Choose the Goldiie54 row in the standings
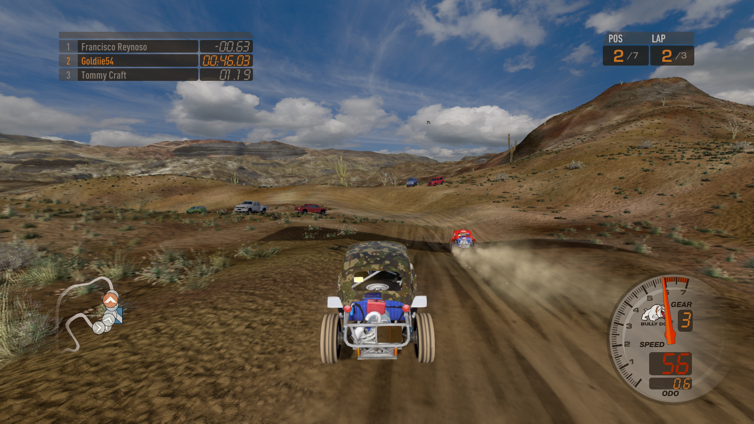 tap(155, 60)
